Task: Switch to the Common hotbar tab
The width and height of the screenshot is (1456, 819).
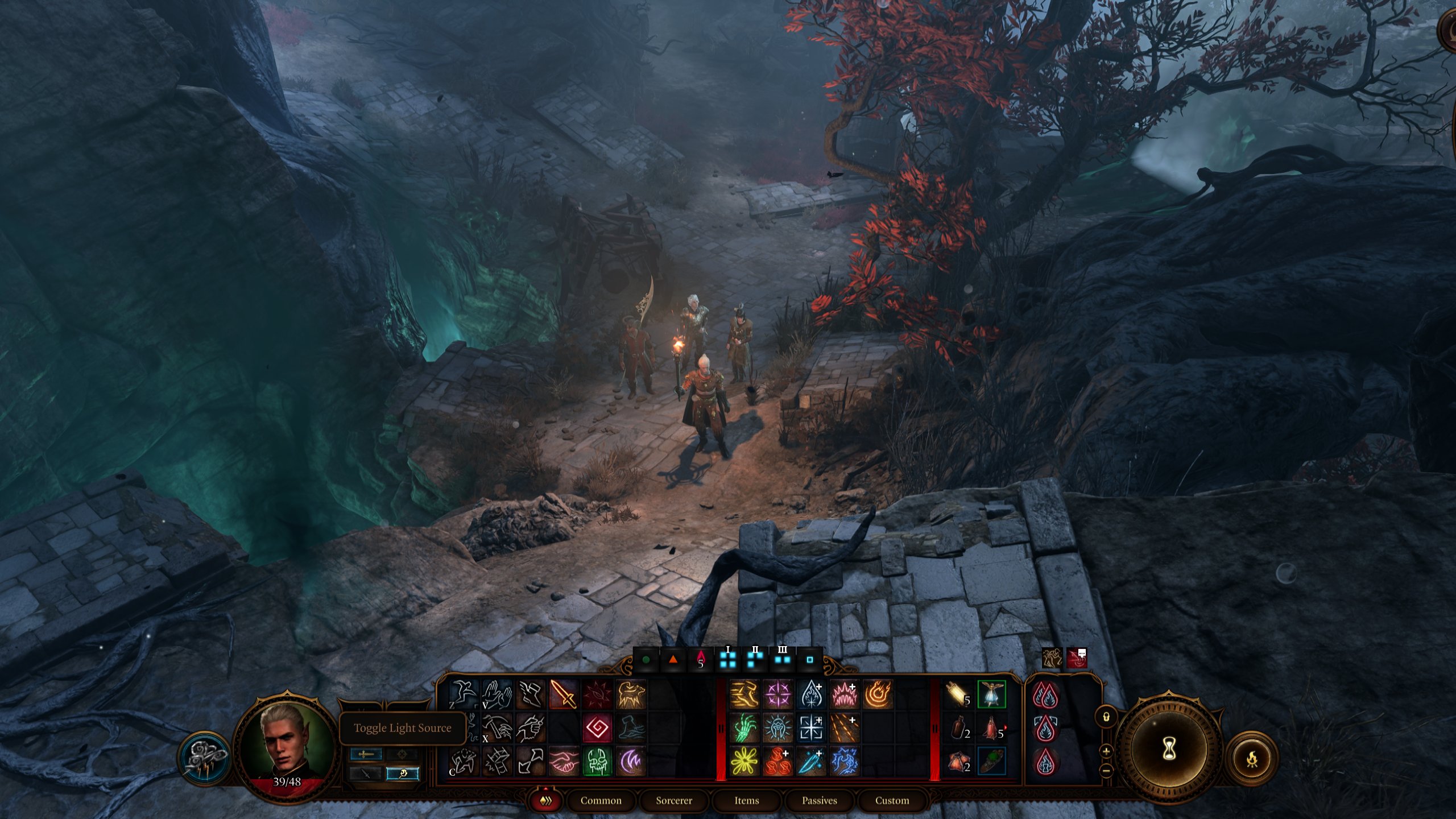Action: pos(601,801)
